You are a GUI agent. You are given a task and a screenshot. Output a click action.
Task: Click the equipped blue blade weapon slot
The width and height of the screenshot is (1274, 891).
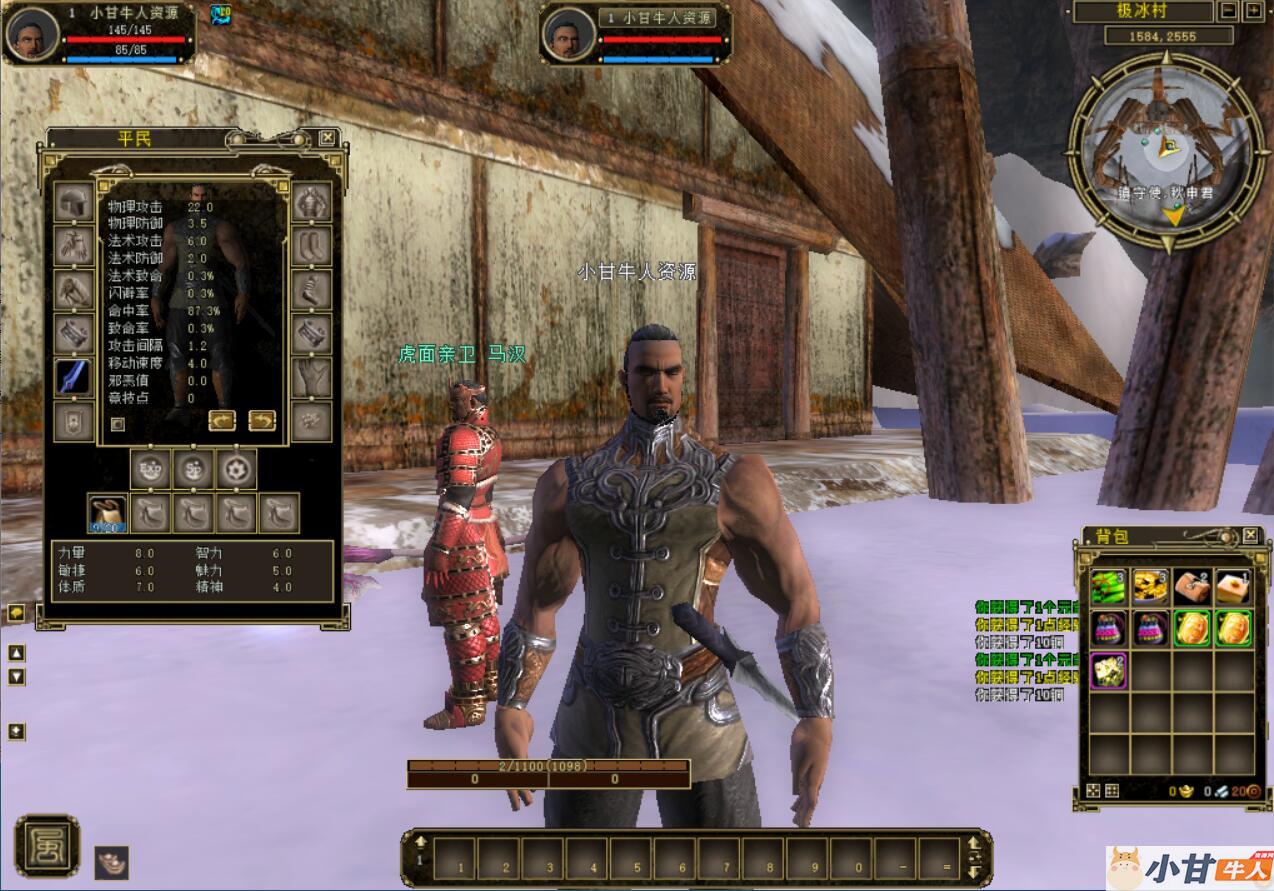coord(75,378)
